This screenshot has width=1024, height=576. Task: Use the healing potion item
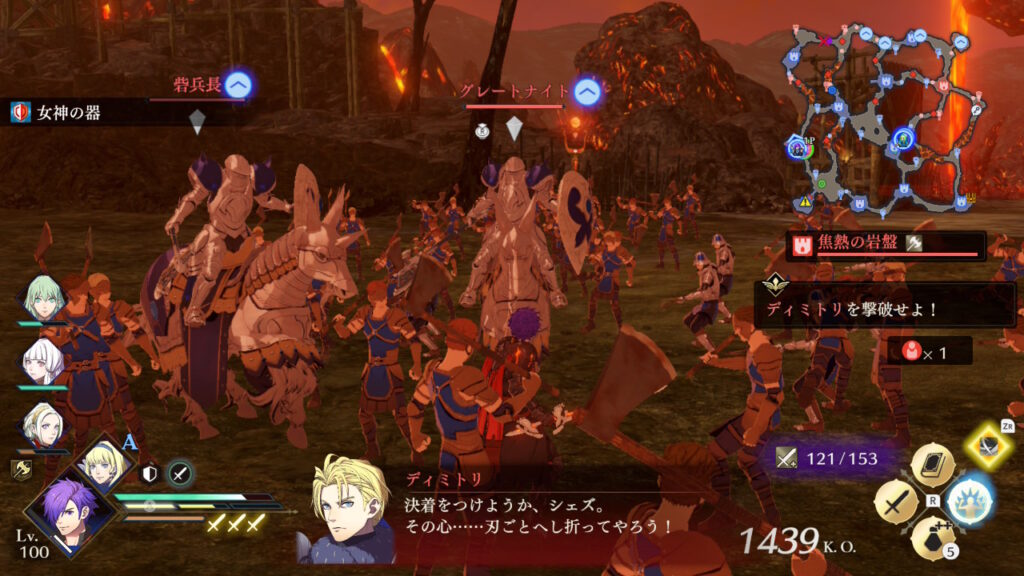[932, 535]
